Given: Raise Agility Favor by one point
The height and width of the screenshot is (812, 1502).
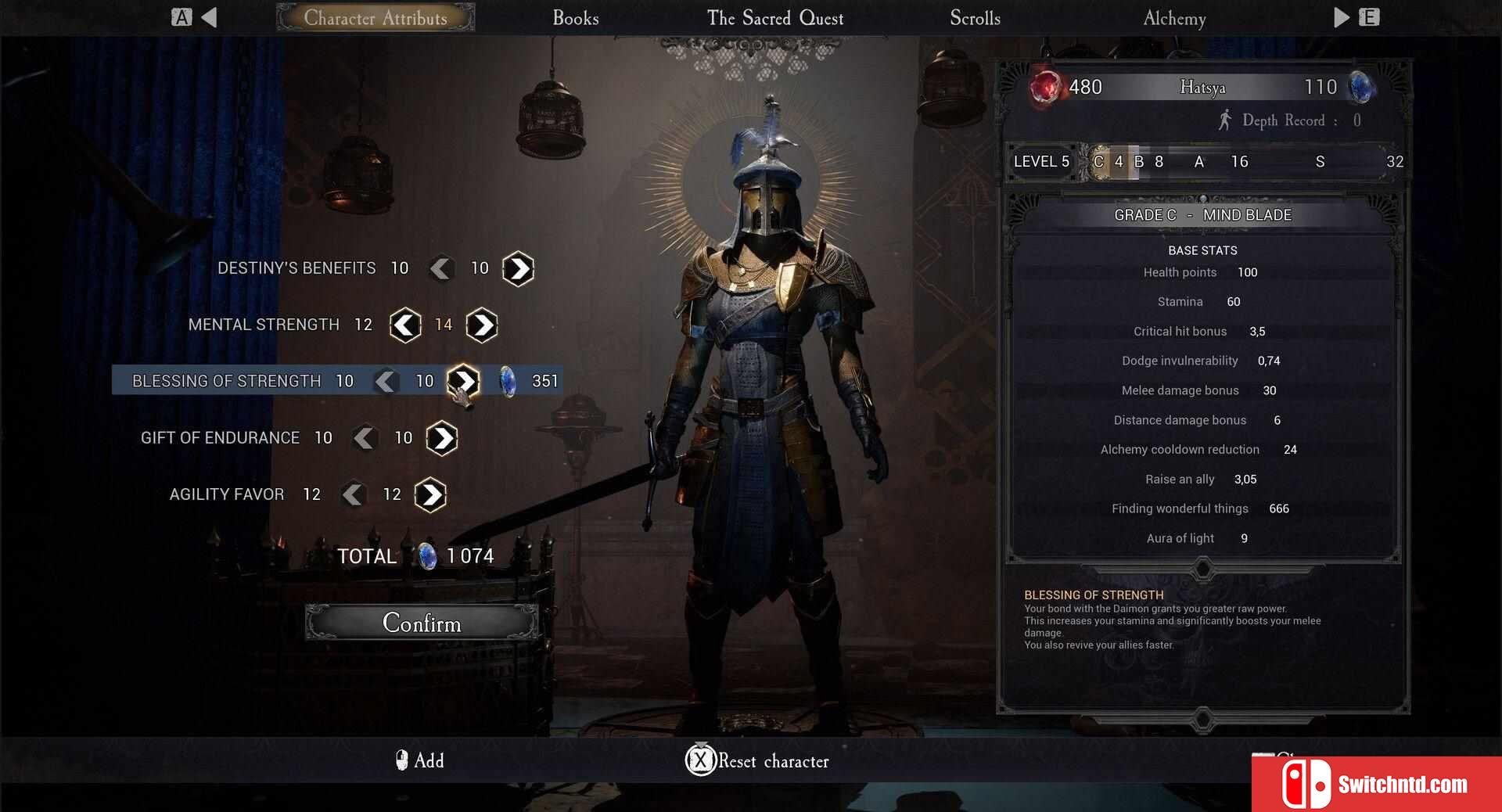Looking at the screenshot, I should pyautogui.click(x=430, y=494).
